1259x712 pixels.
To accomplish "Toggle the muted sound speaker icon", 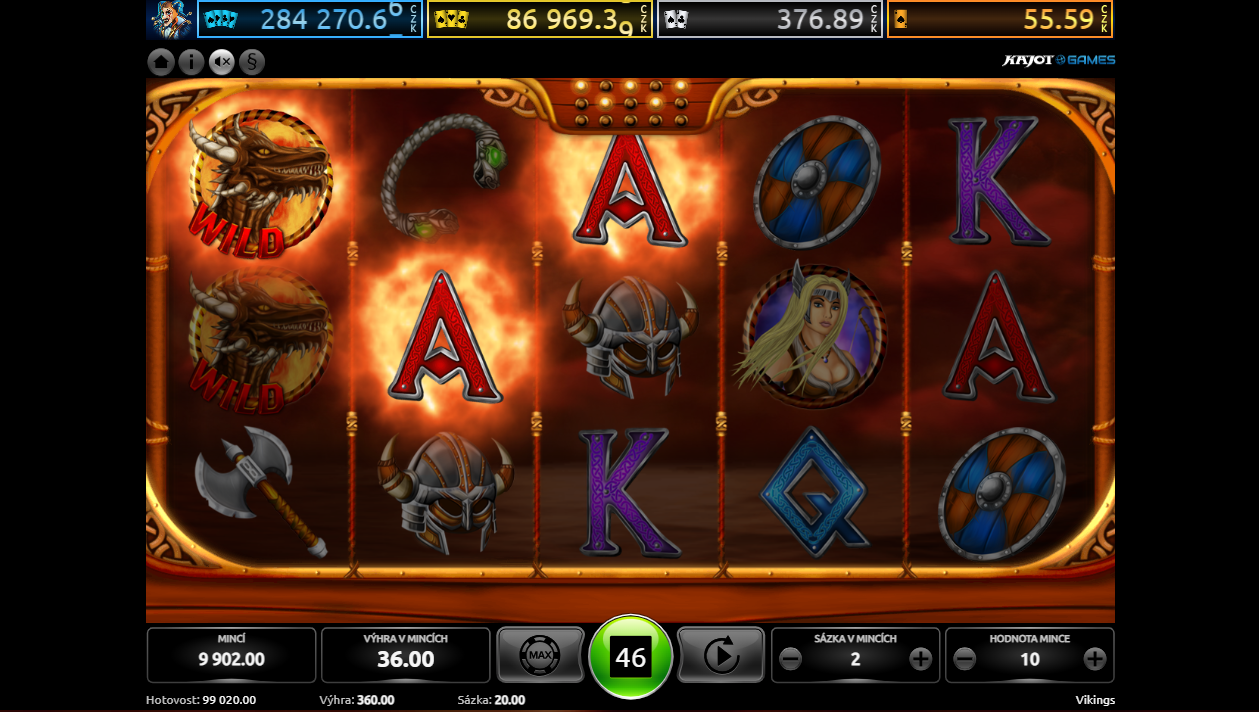I will tap(221, 62).
